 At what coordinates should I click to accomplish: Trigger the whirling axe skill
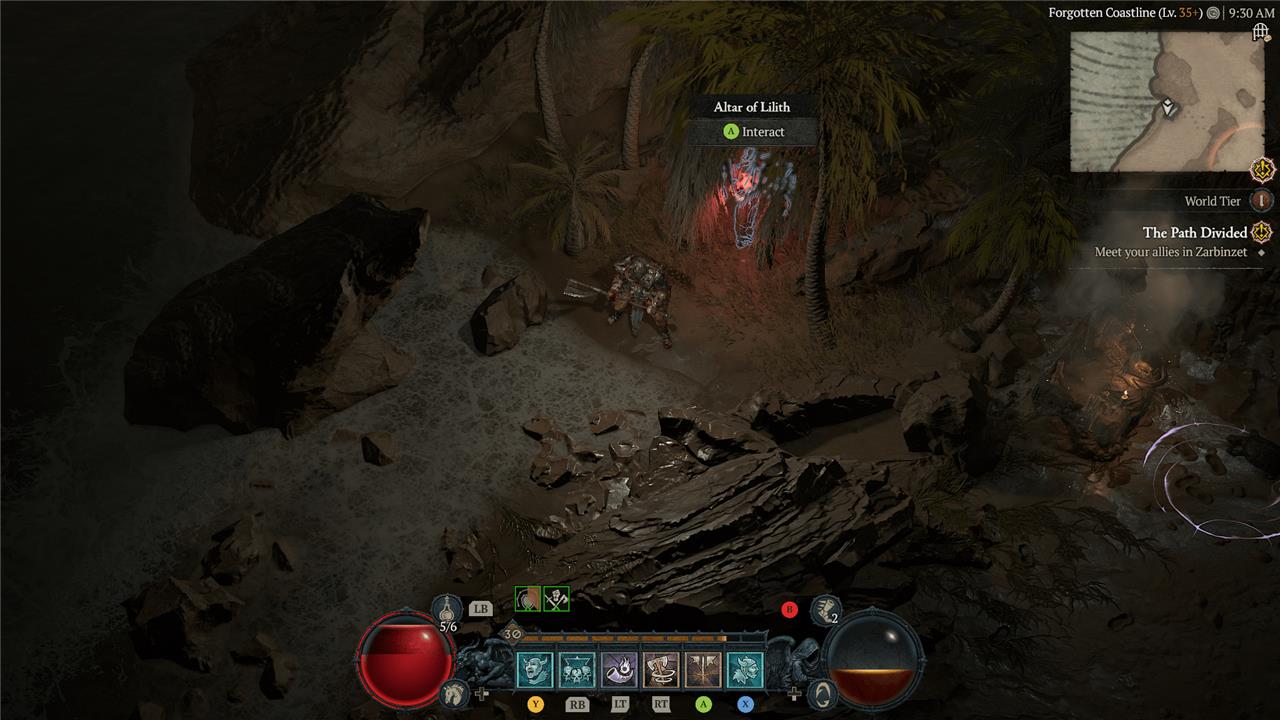point(661,670)
